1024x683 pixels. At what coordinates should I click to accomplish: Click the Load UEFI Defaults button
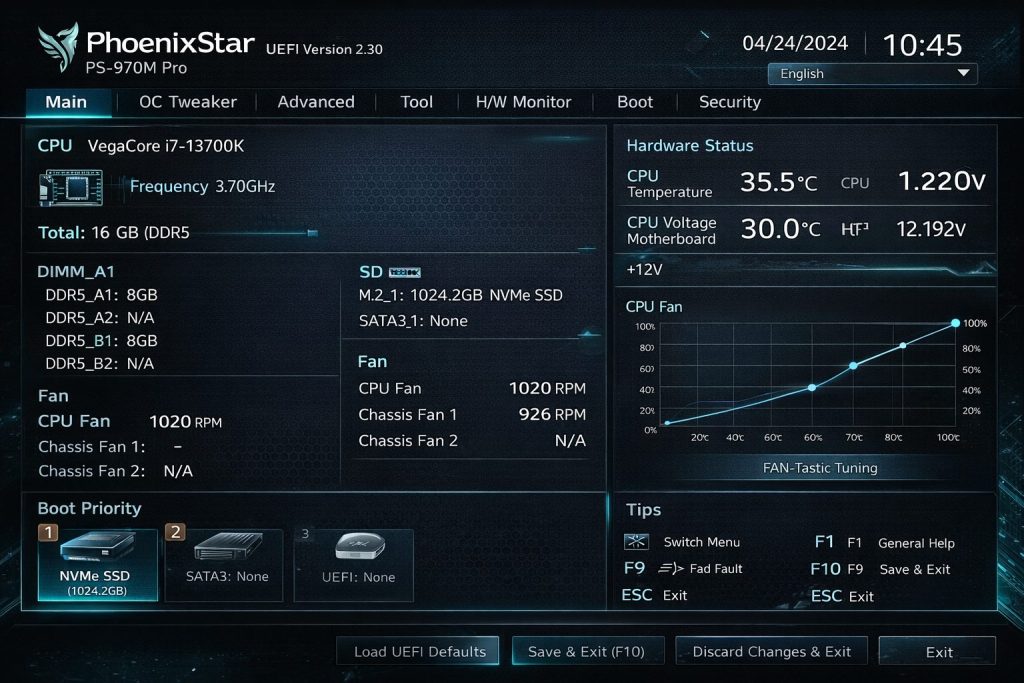[x=419, y=652]
